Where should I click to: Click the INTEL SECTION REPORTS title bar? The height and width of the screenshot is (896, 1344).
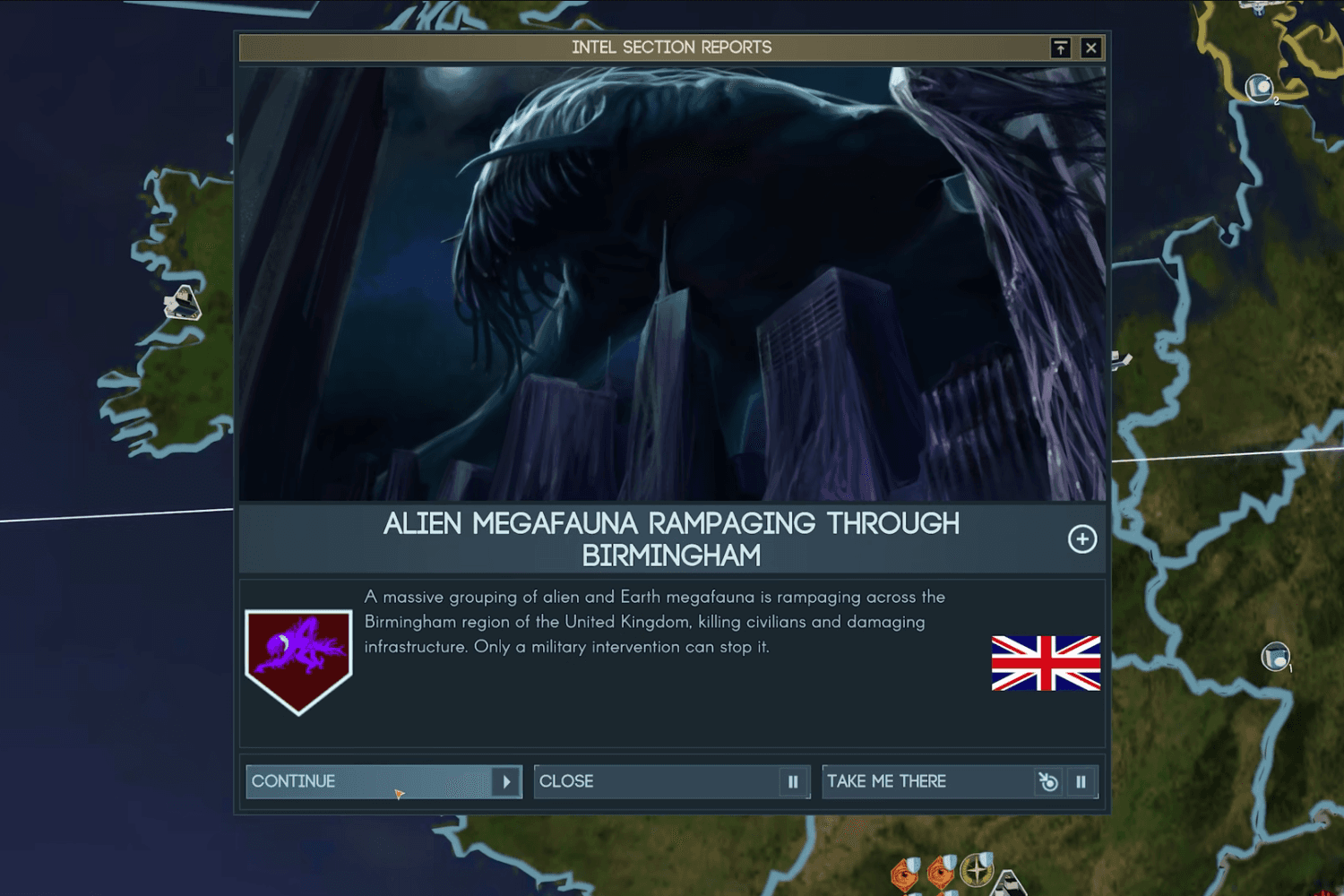pyautogui.click(x=670, y=47)
